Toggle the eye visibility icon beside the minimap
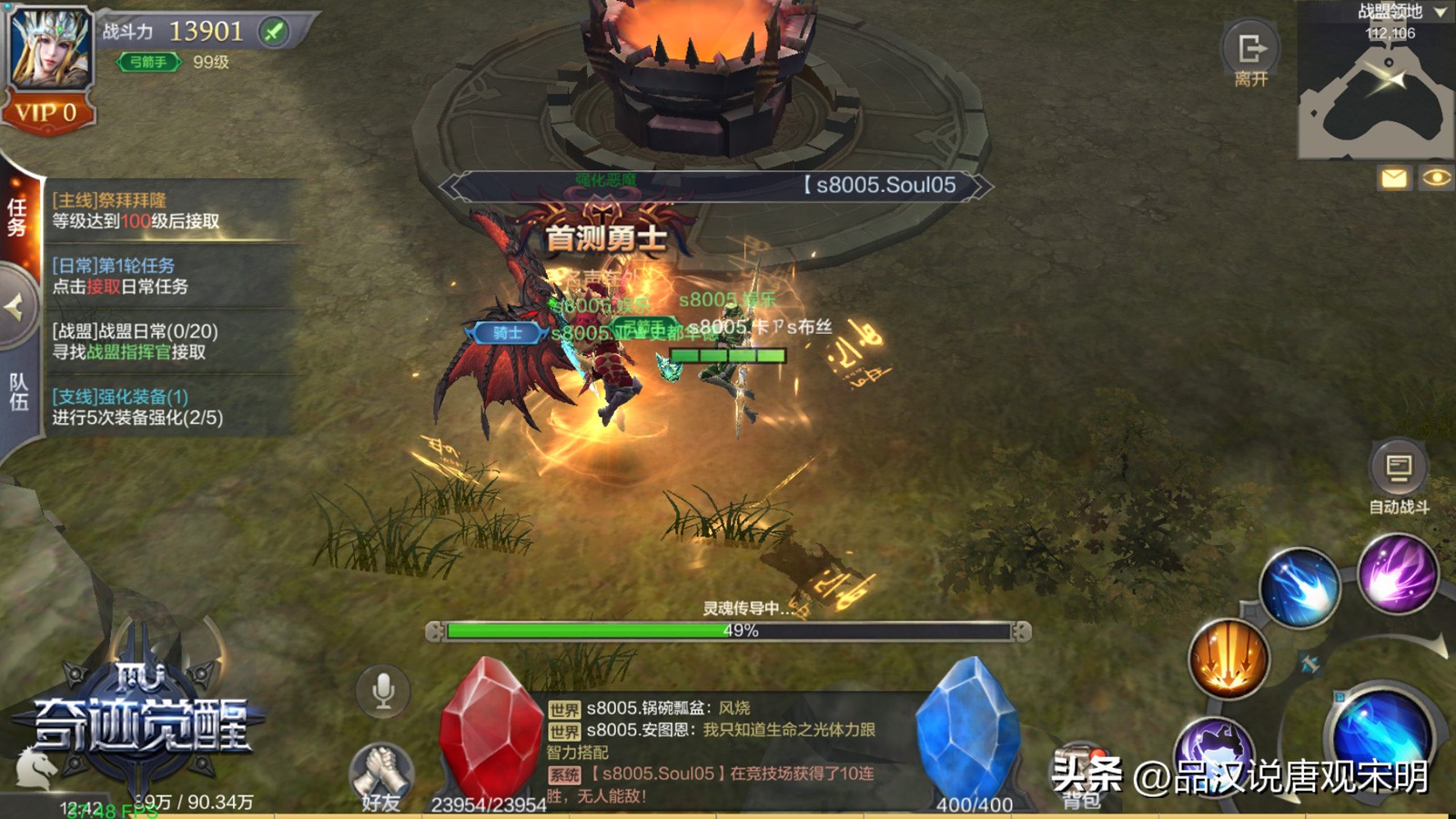 [x=1438, y=178]
